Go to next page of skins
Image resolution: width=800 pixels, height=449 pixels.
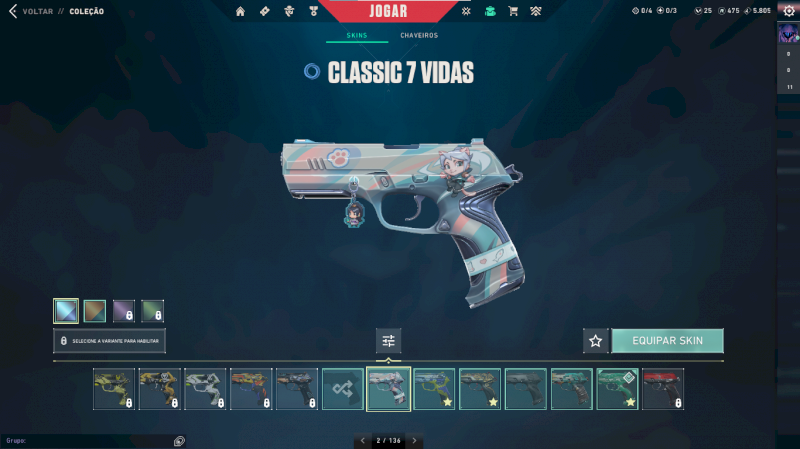[414, 440]
